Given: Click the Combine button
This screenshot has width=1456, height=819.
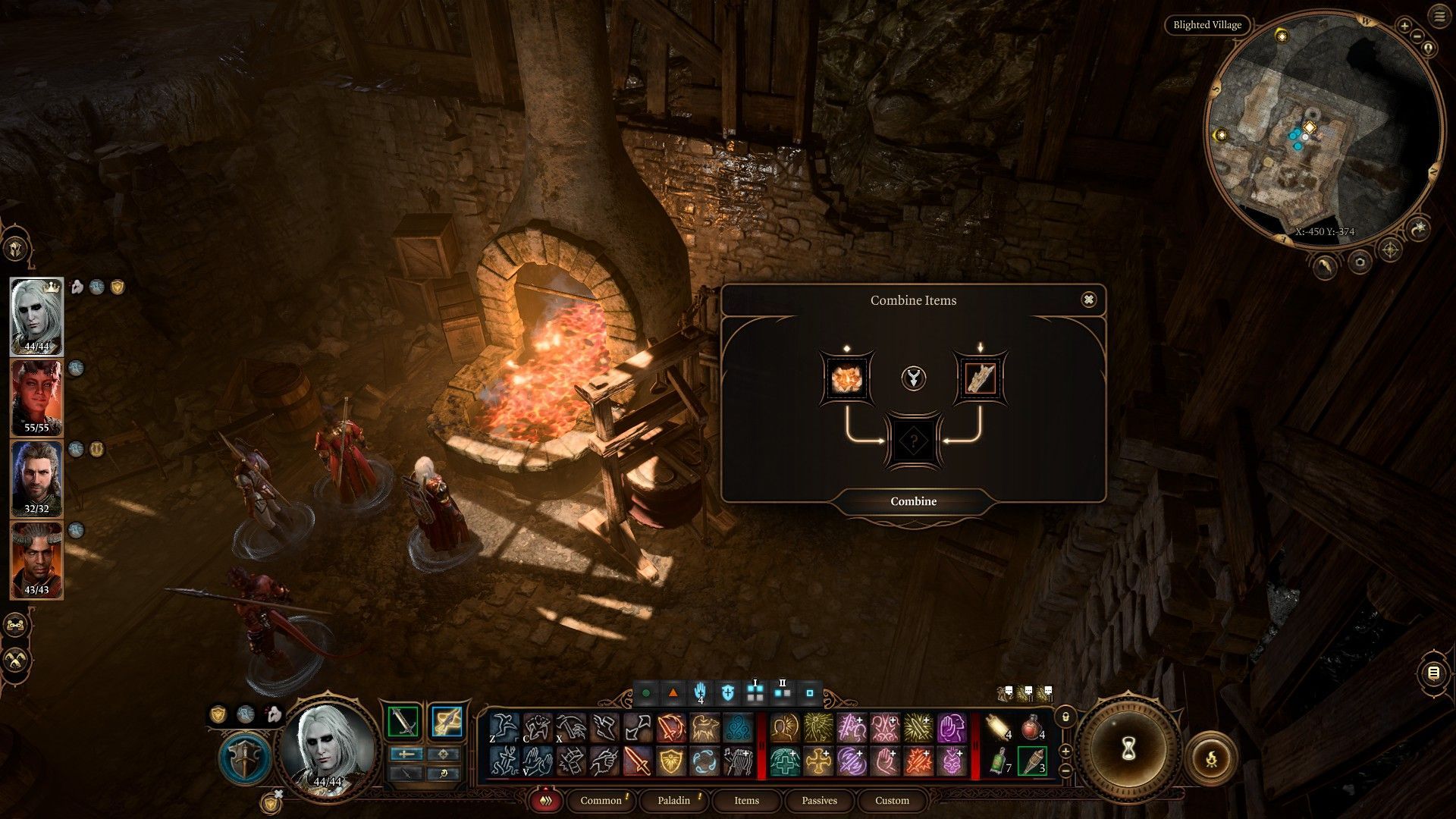Looking at the screenshot, I should point(913,501).
